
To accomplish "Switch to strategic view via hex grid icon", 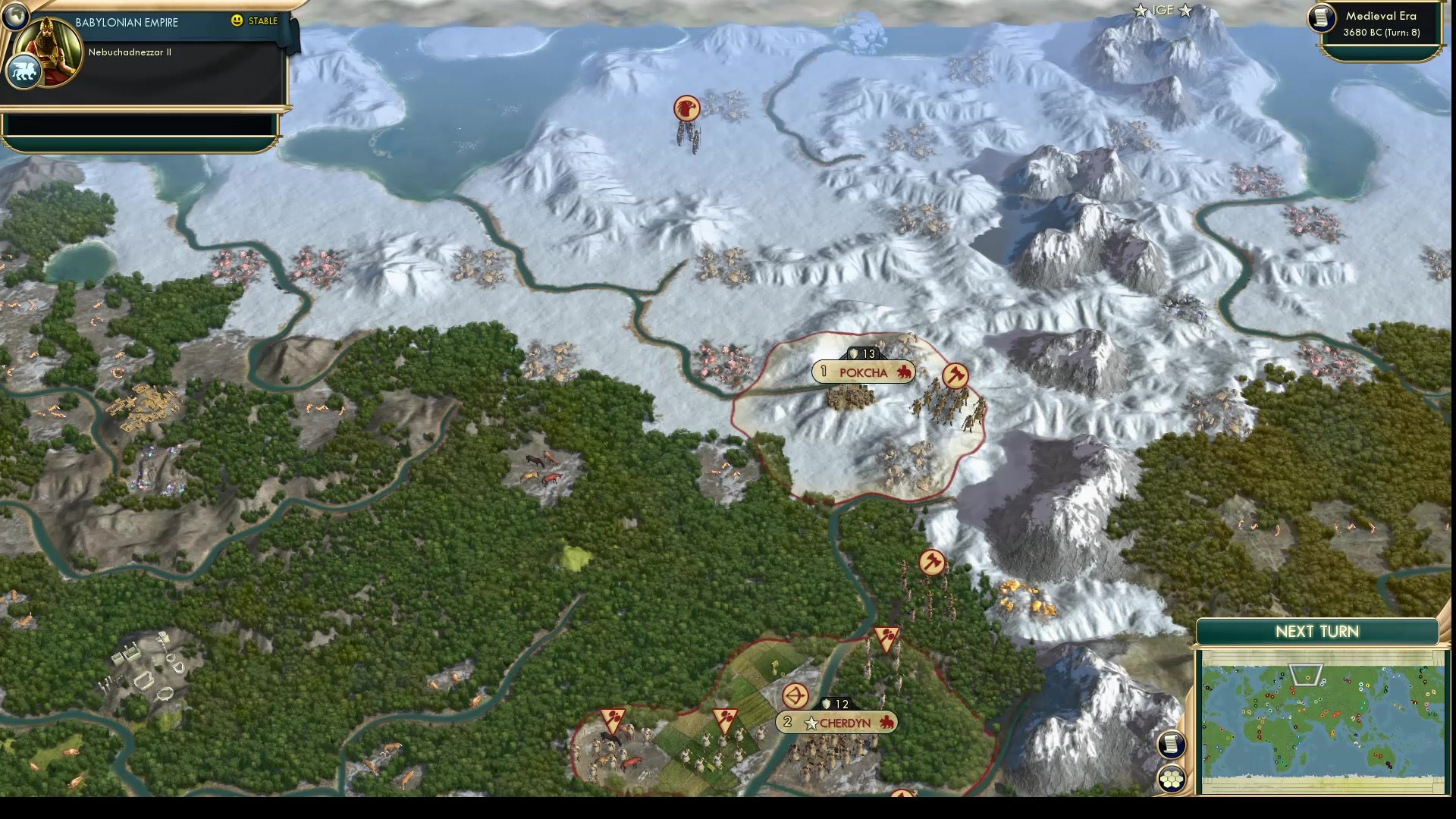I will point(1172,778).
